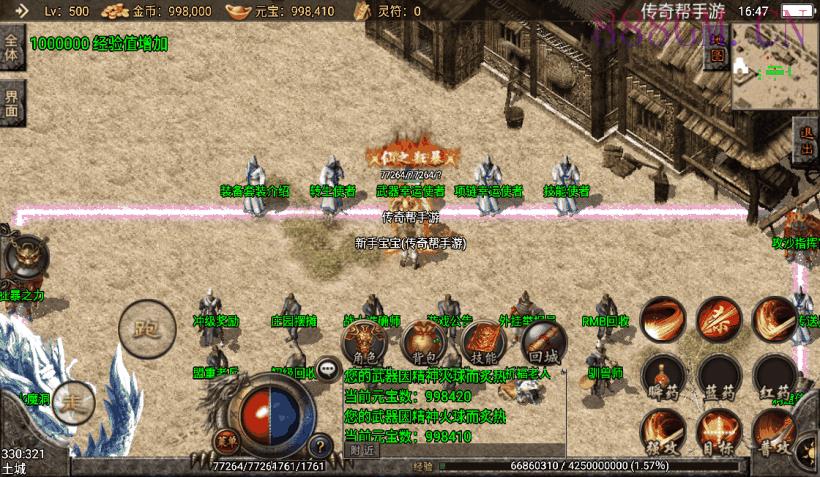The image size is (820, 477).
Task: Open the 角色 character panel
Action: (x=364, y=344)
